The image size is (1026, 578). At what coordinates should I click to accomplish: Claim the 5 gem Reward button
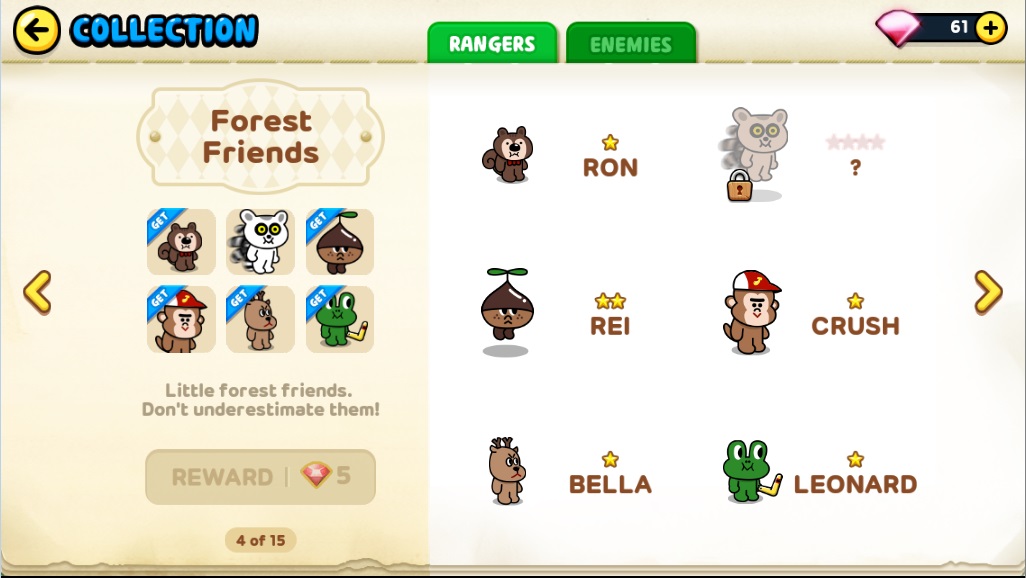coord(260,477)
